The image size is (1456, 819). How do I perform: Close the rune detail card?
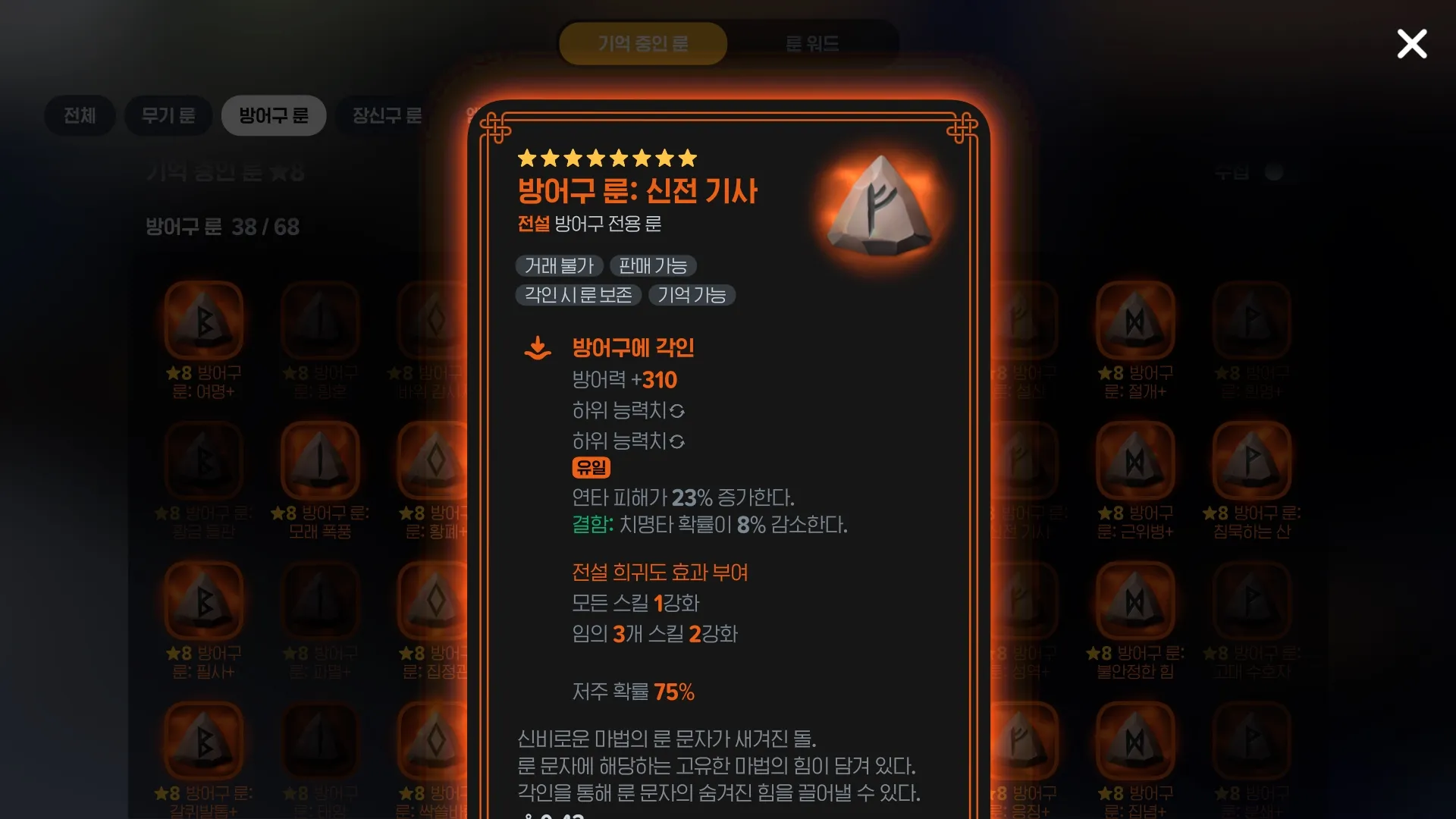click(1412, 44)
